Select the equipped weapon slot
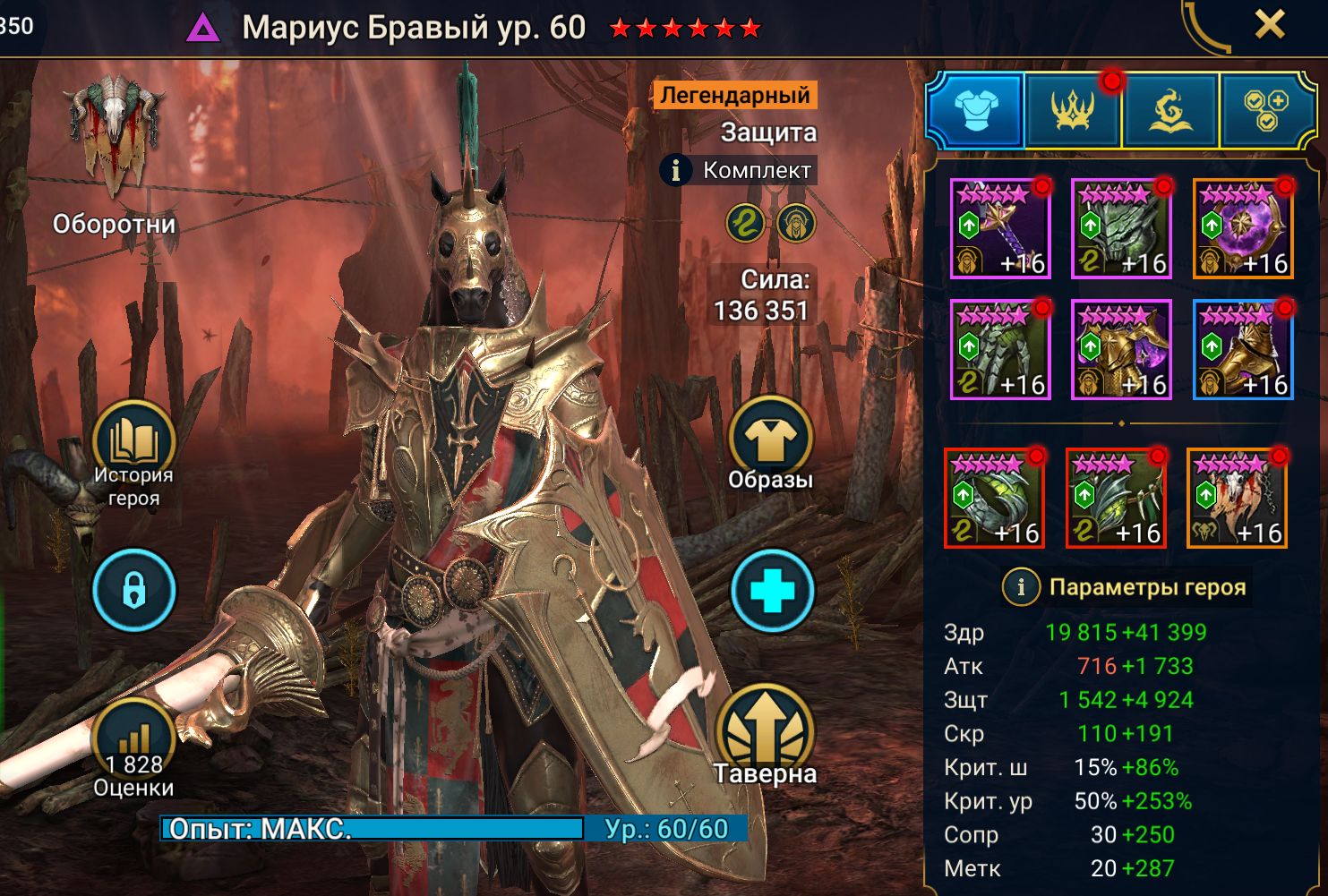 coord(999,228)
